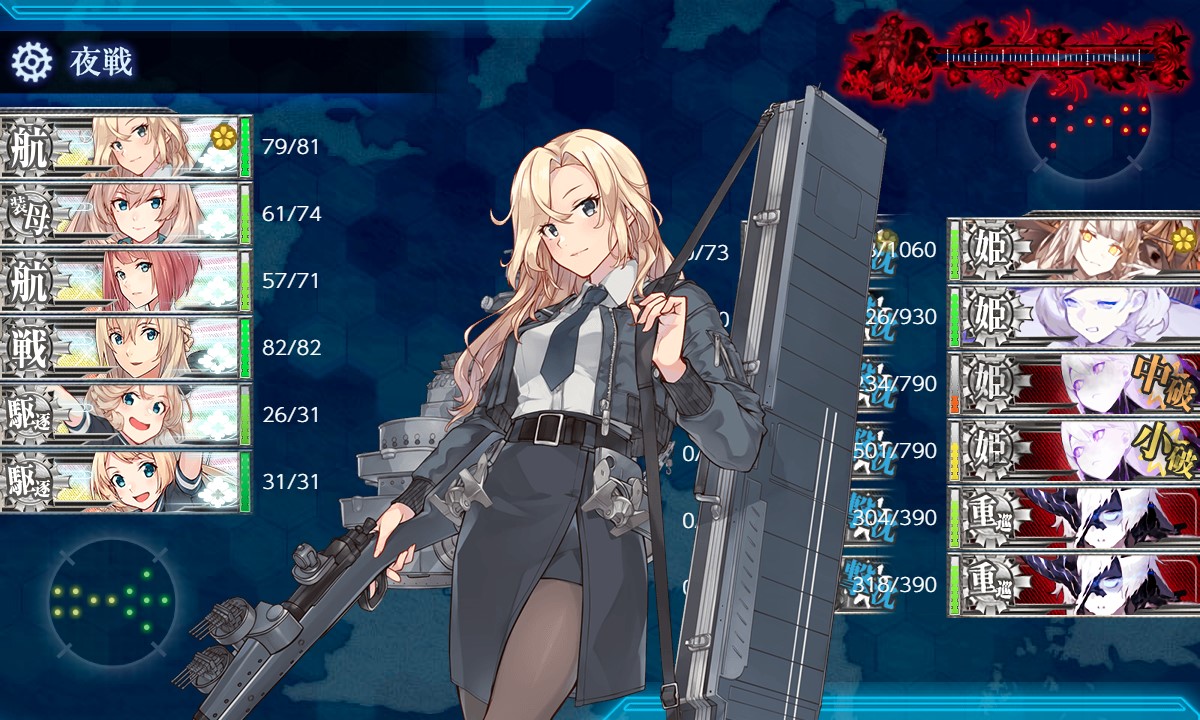The image size is (1200, 720).
Task: Target the moderately damaged 中破 enemy princess
Action: tap(1075, 383)
